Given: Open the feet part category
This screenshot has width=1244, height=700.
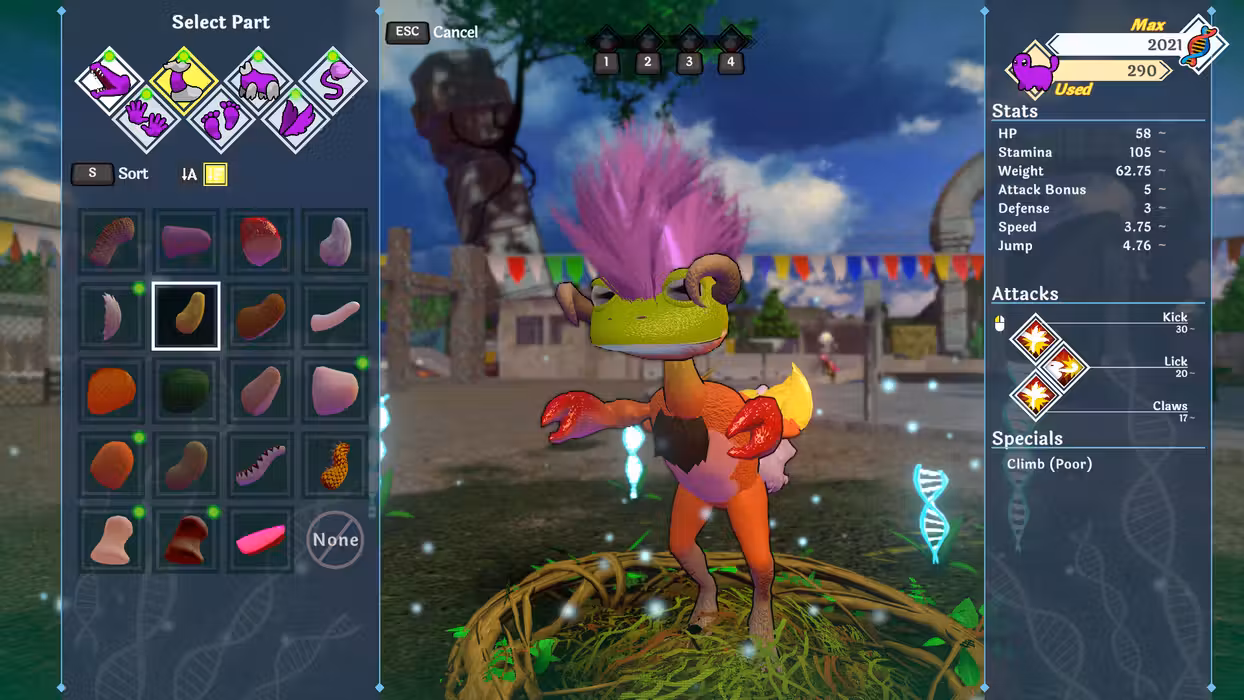Looking at the screenshot, I should pyautogui.click(x=221, y=118).
